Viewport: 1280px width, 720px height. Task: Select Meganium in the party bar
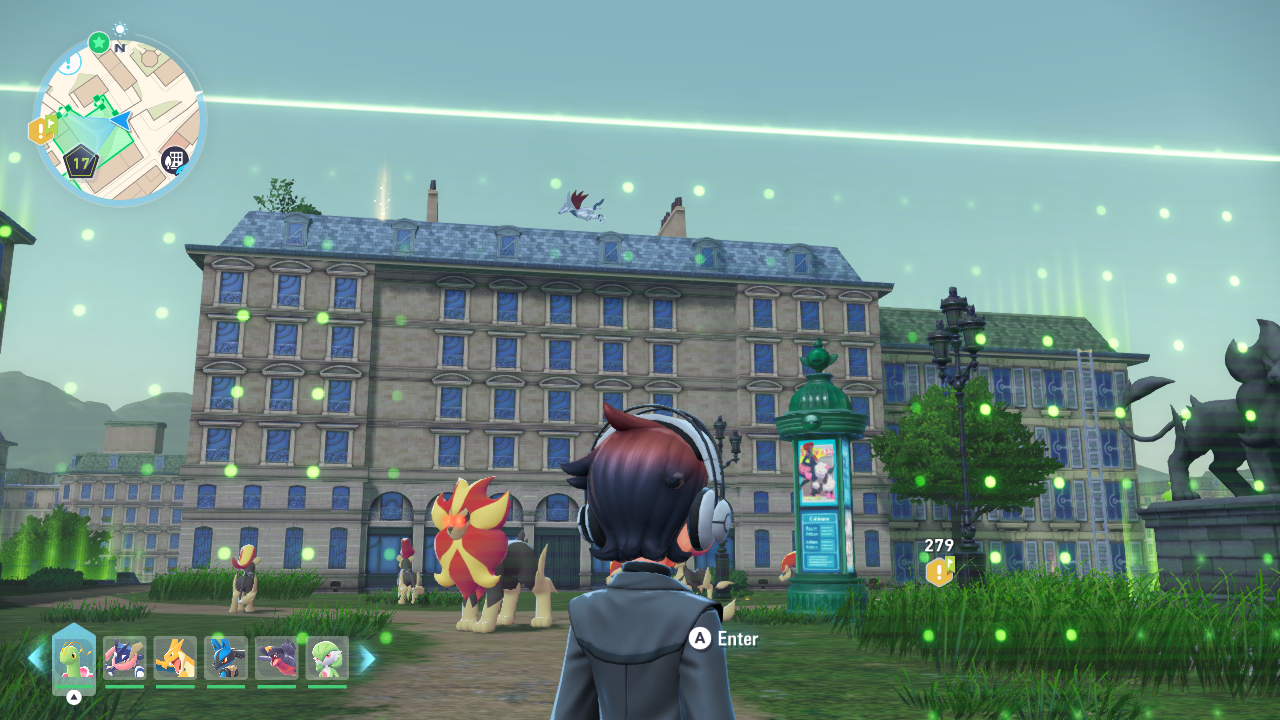point(74,657)
